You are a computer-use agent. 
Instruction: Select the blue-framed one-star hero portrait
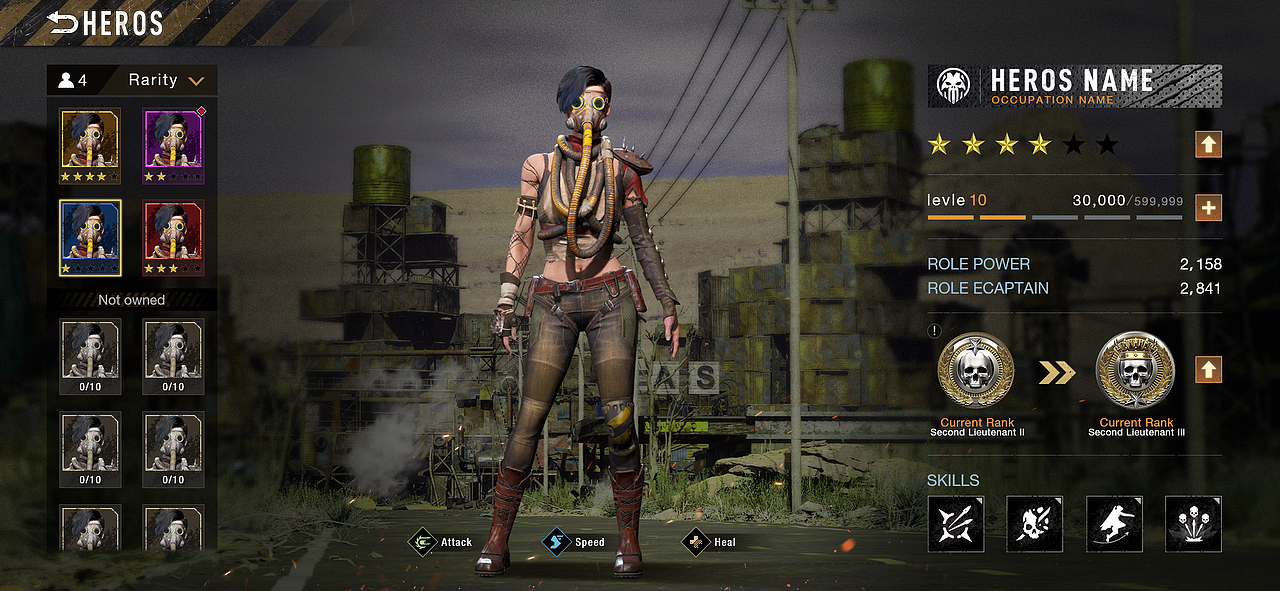(90, 238)
